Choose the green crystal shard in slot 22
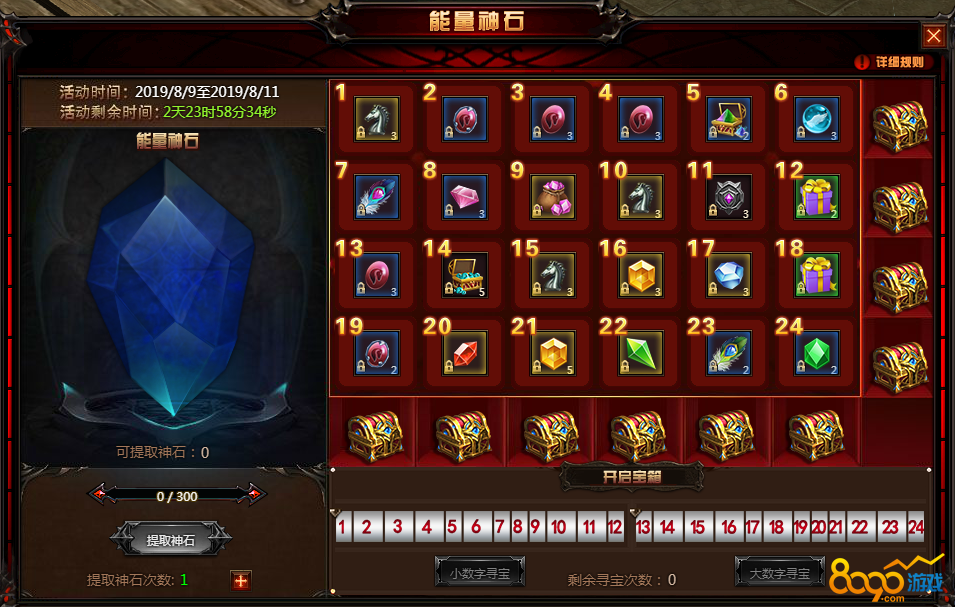 (x=641, y=353)
